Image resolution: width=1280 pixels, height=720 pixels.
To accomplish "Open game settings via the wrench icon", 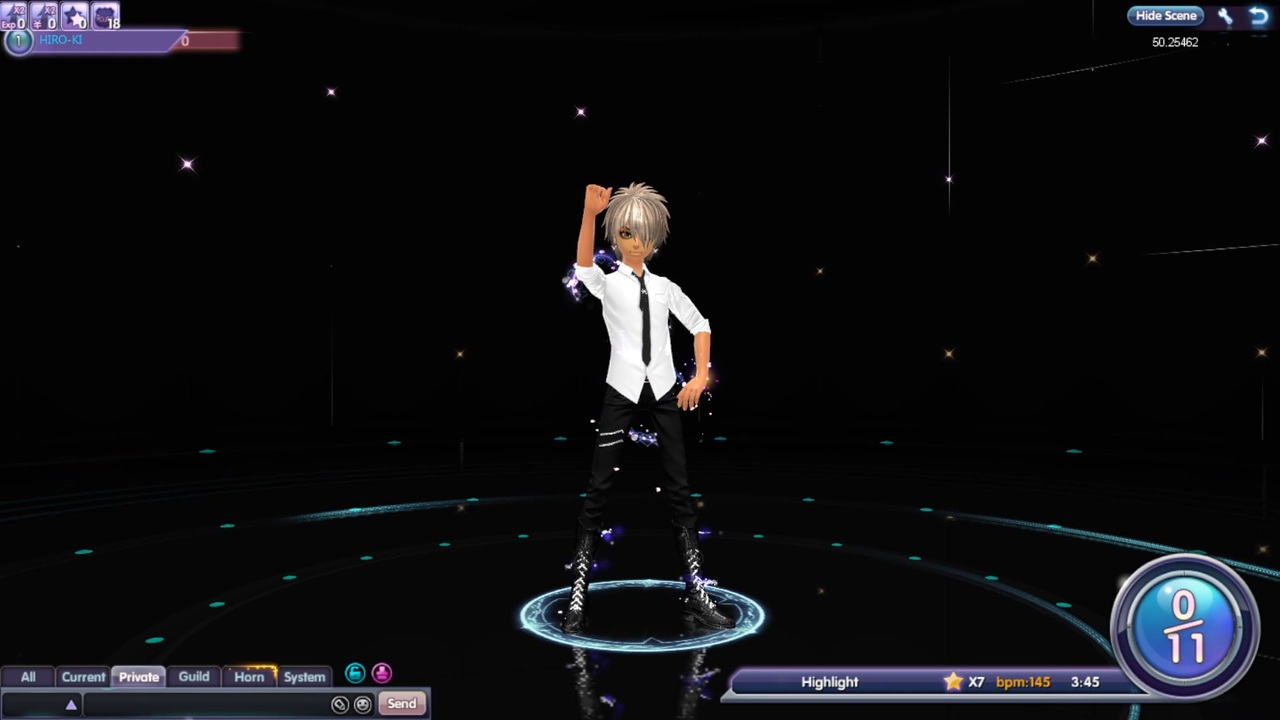I will coord(1225,15).
